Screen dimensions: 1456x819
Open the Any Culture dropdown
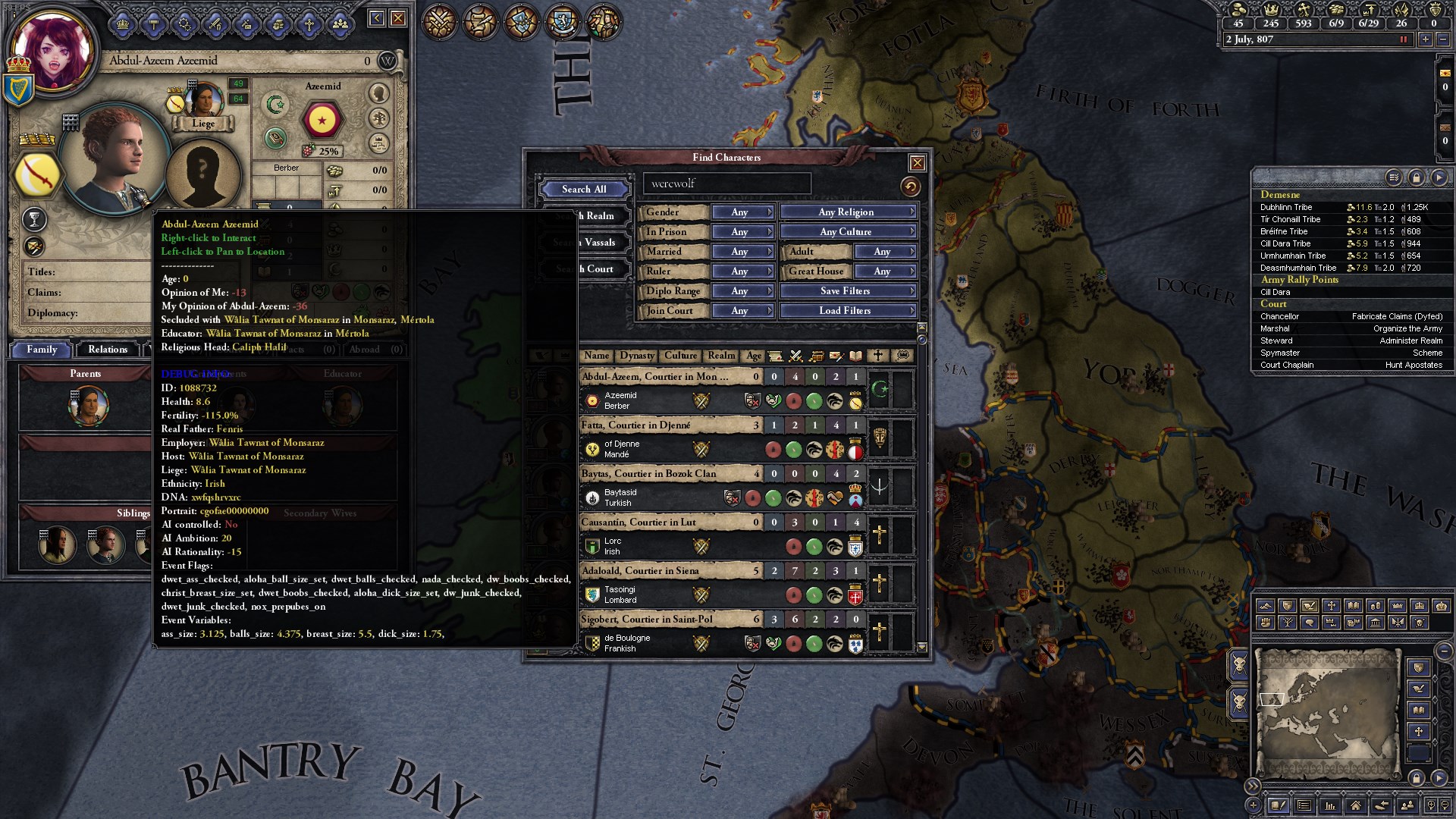847,231
